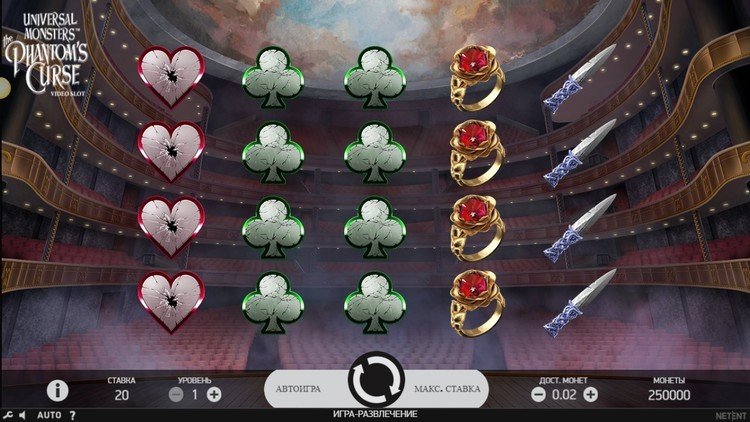750x422 pixels.
Task: Increase the bet level (УРОВЕНЬ)
Action: (213, 395)
